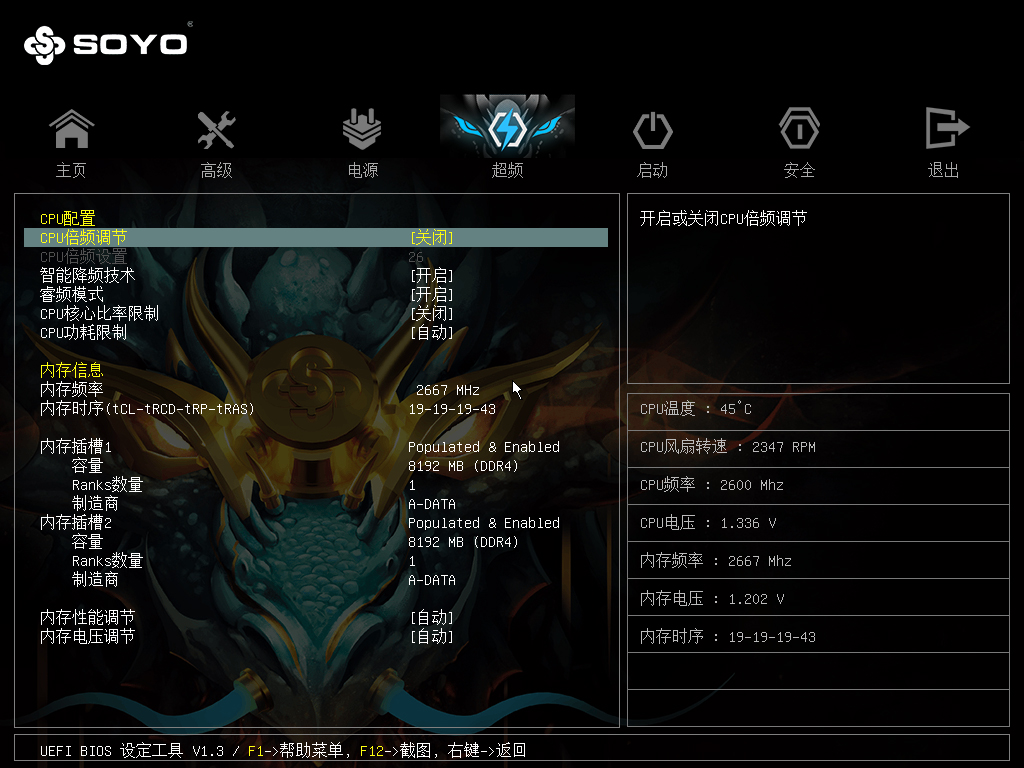
Task: Open the 启动 boot tab
Action: click(x=652, y=142)
